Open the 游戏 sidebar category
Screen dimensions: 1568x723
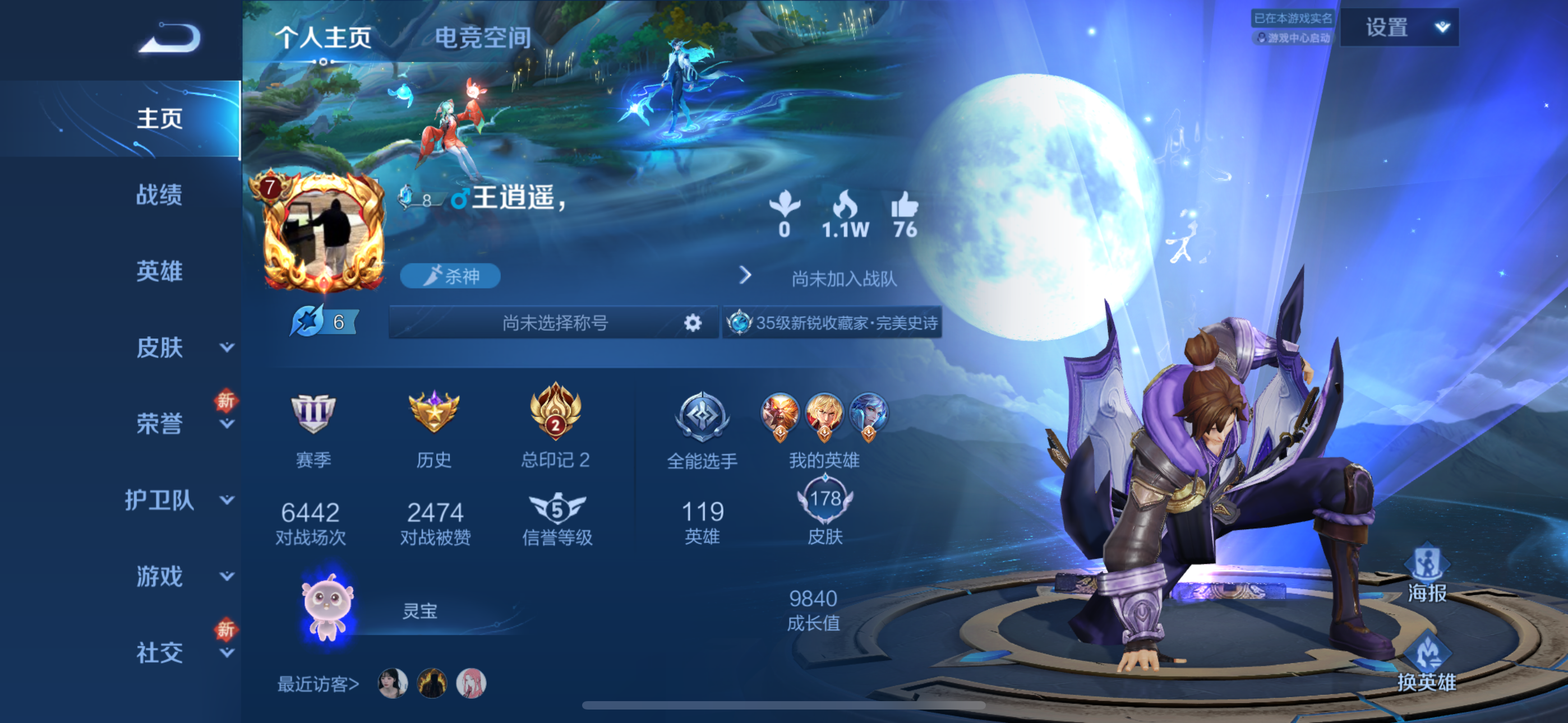click(160, 576)
